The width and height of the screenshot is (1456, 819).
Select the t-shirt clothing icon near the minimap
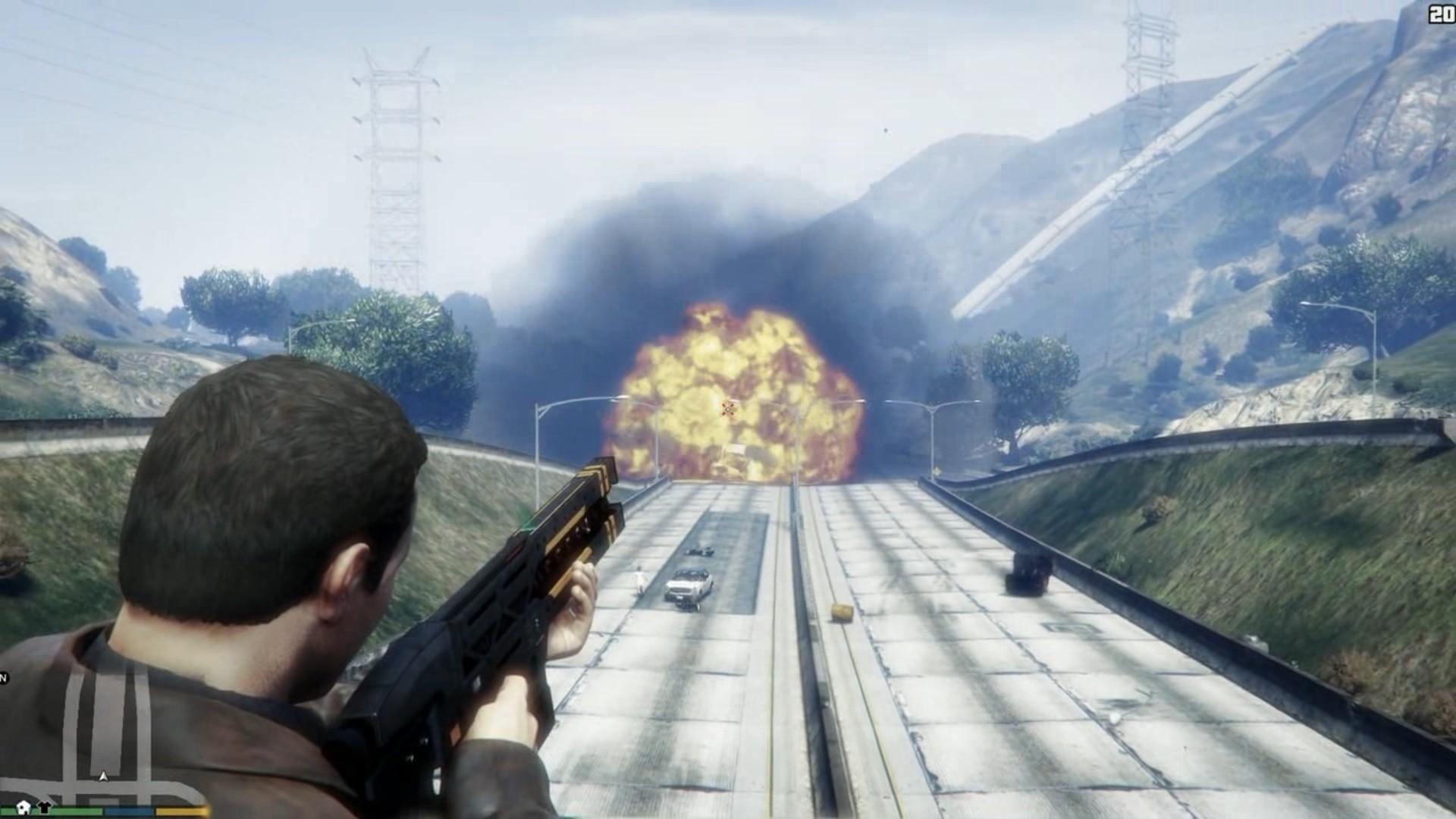tap(44, 808)
